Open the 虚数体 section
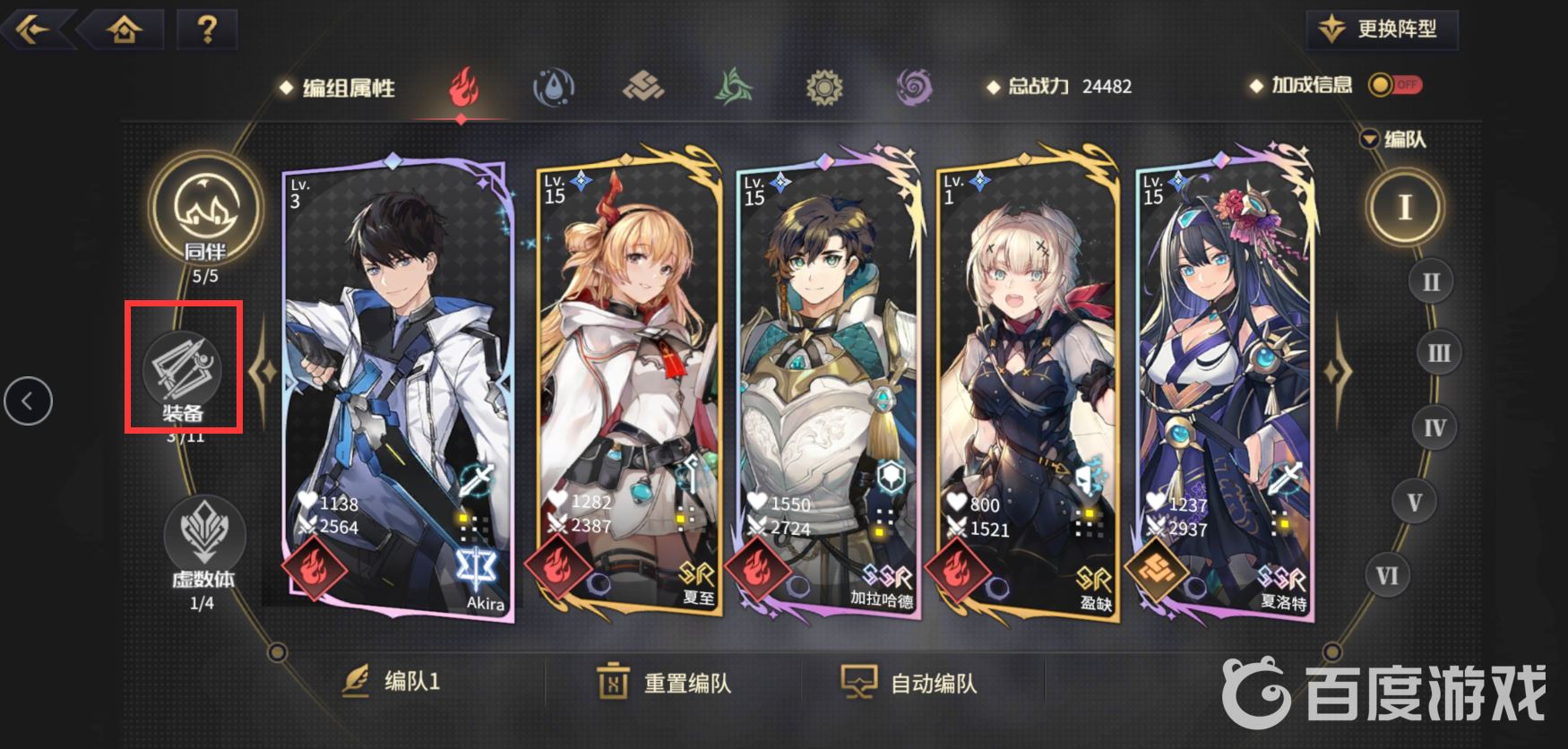This screenshot has height=749, width=1568. [203, 536]
